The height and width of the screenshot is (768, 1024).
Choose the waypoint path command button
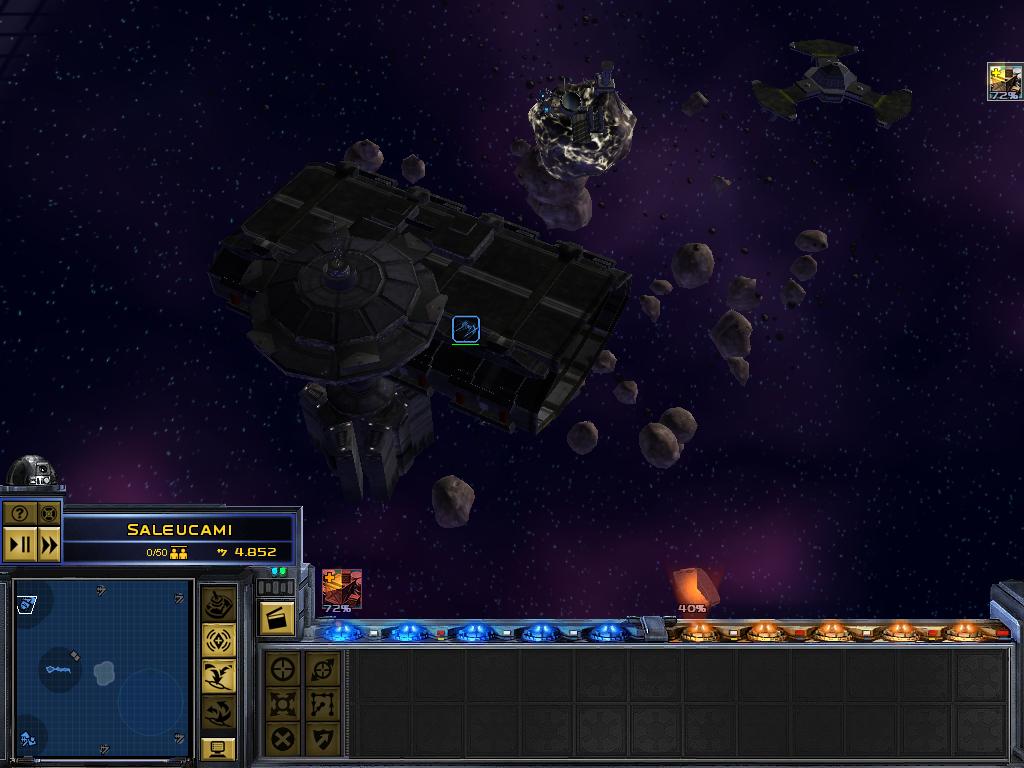tap(322, 703)
